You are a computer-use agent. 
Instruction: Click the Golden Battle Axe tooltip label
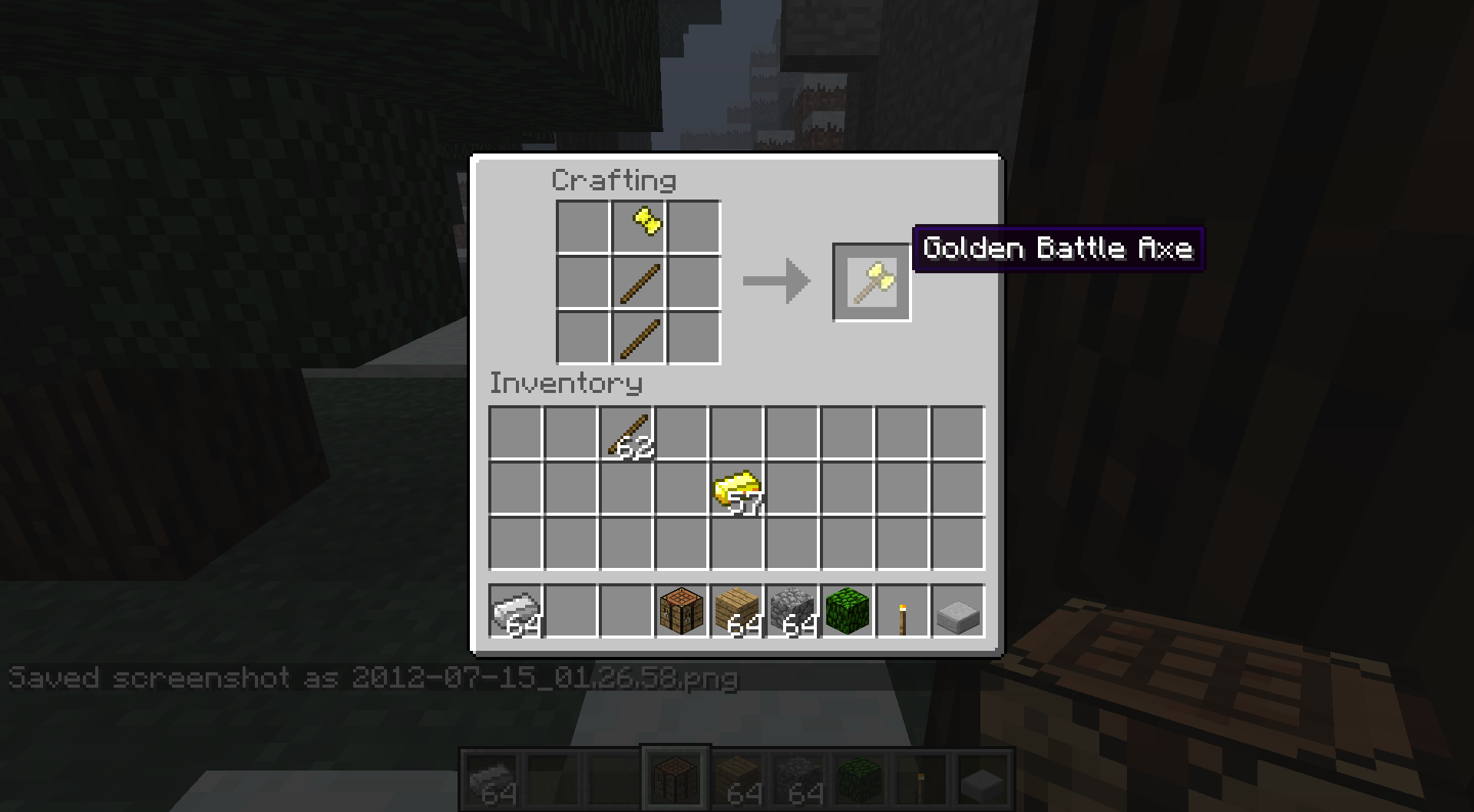point(1058,249)
